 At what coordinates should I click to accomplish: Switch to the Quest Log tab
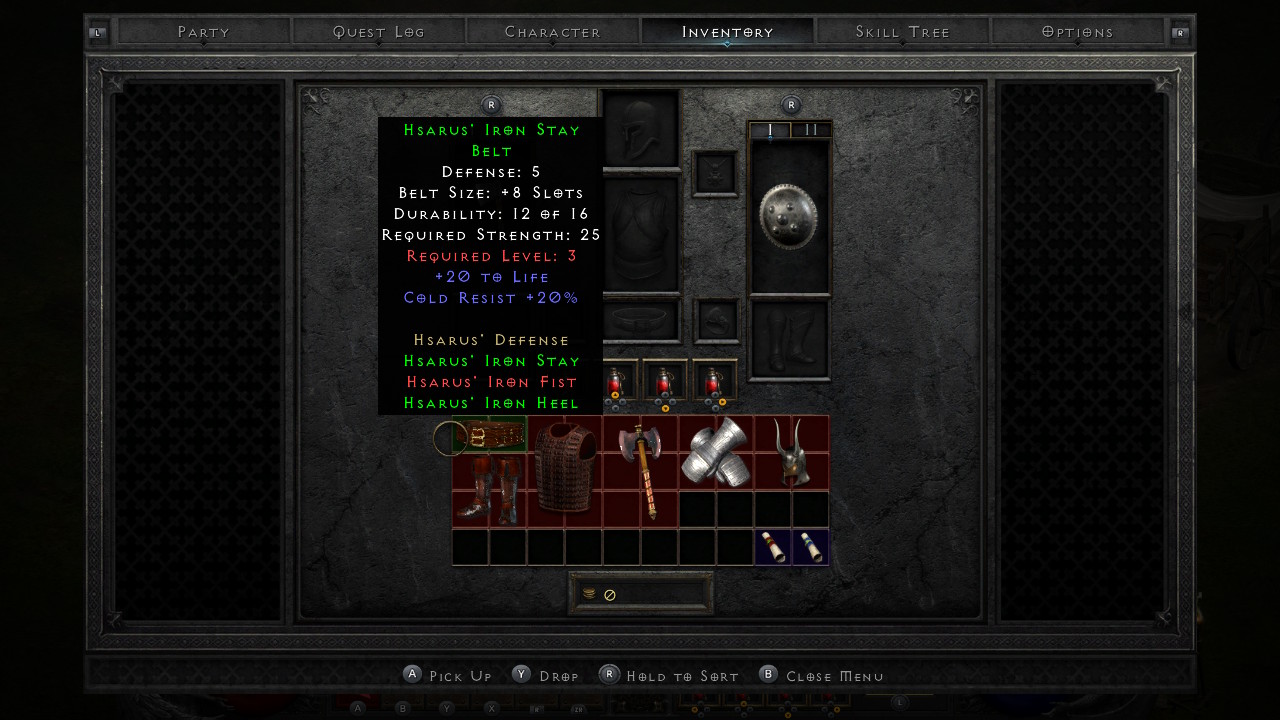(379, 32)
